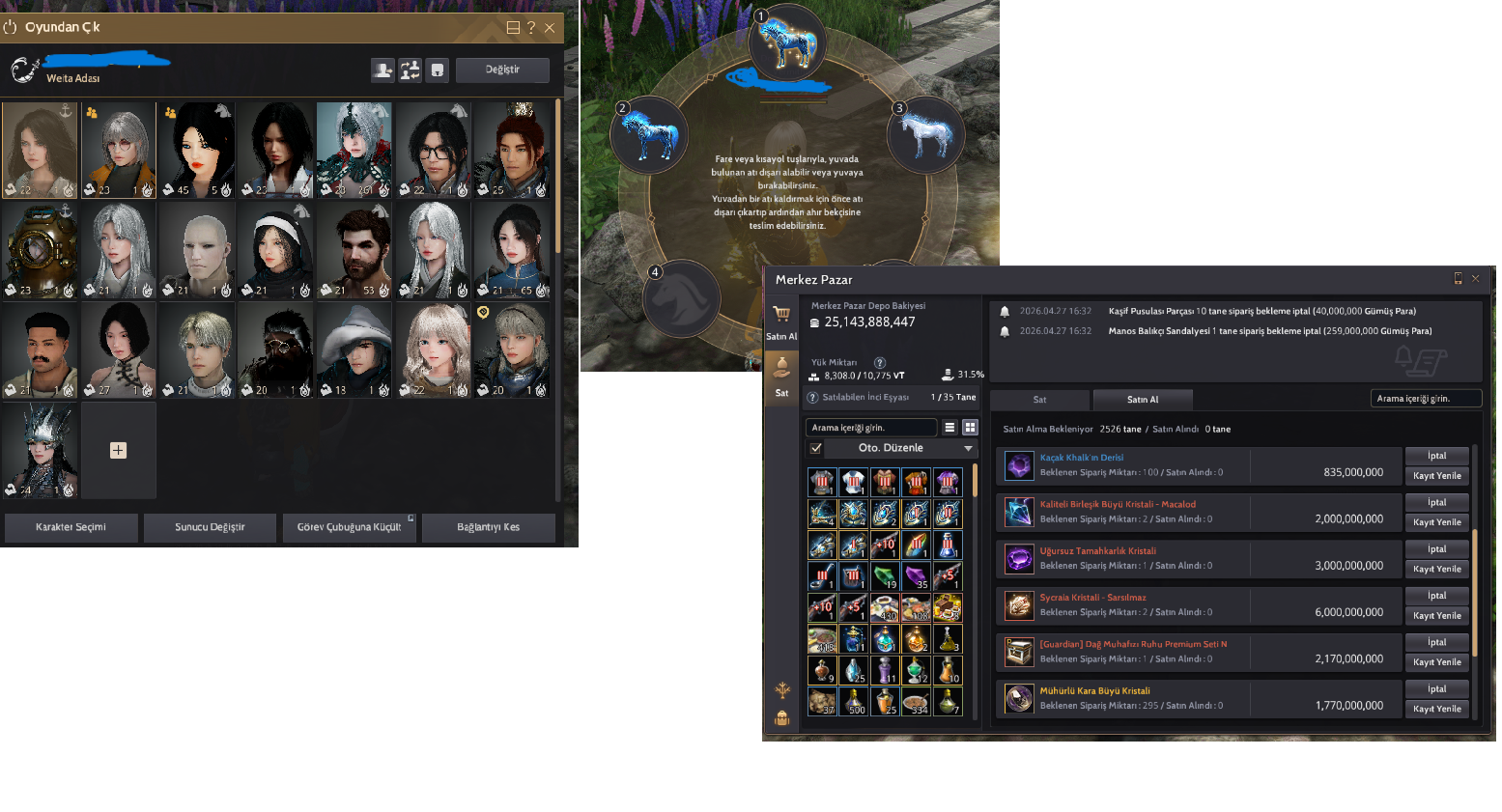Open the nameplate icon next to Değiştir

click(437, 70)
